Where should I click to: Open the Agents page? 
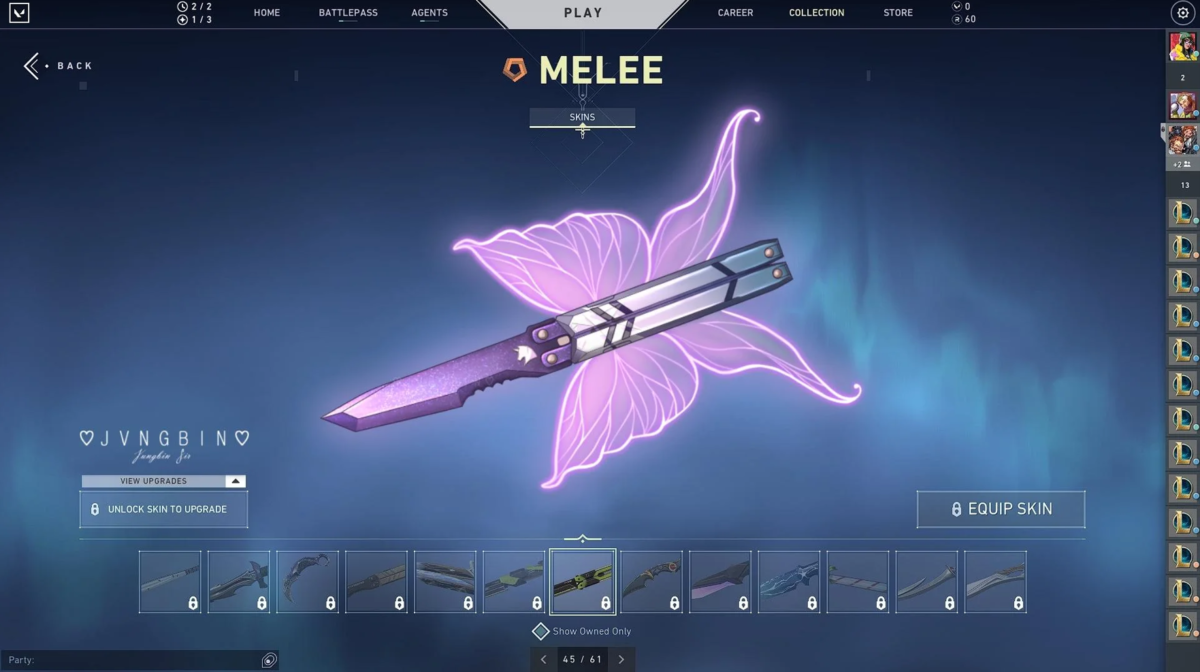(x=429, y=13)
